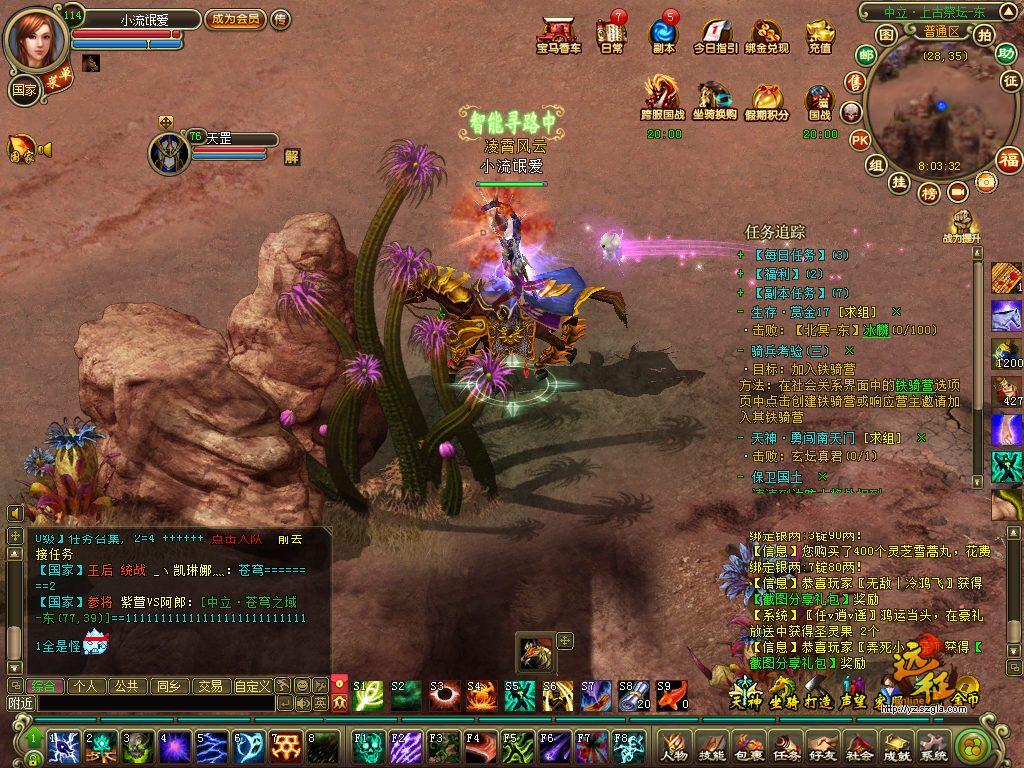Click the 成为会员 become member button

(235, 19)
